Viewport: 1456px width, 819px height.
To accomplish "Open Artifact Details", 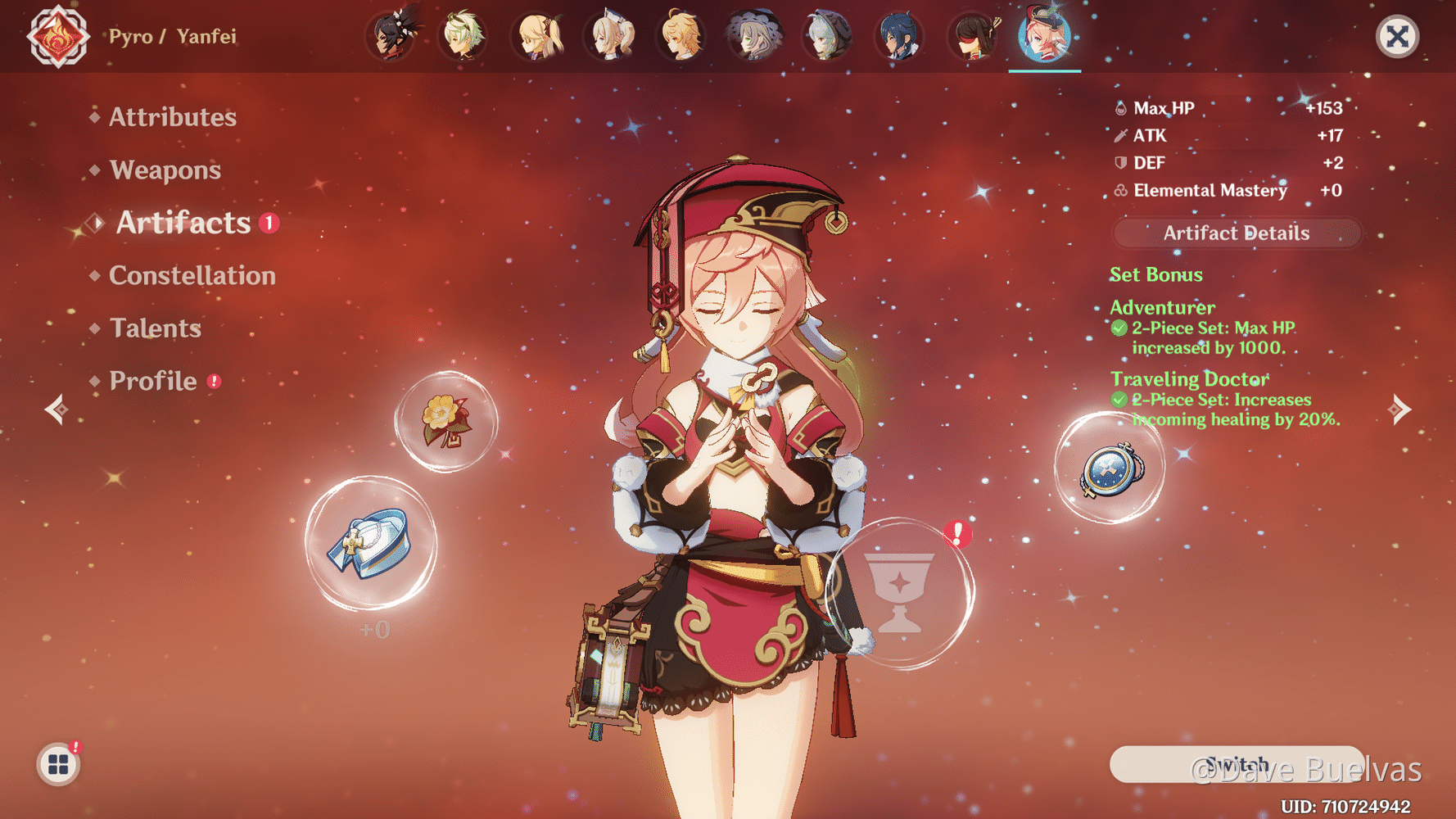I will point(1236,233).
